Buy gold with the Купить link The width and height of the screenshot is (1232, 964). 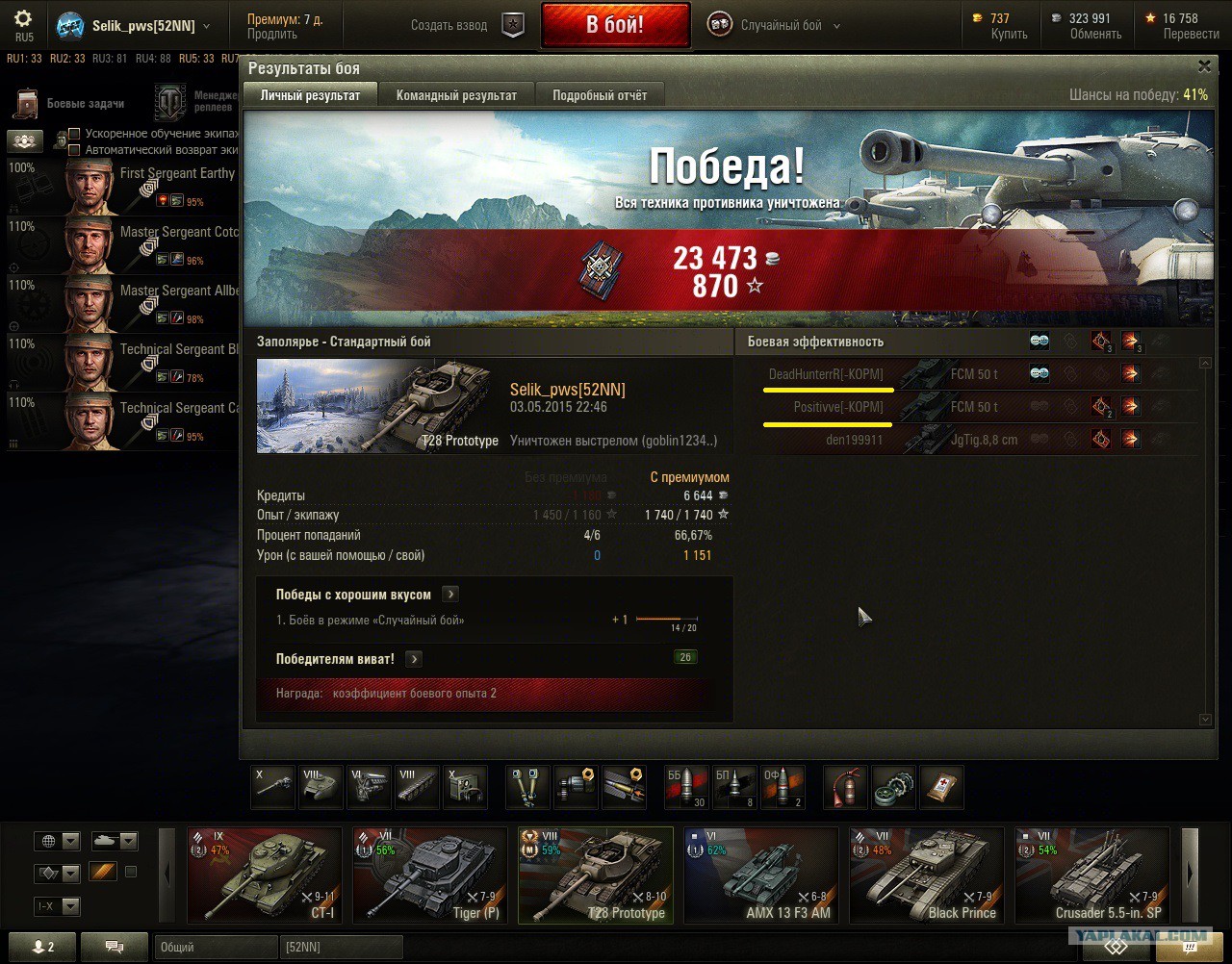coord(1009,34)
